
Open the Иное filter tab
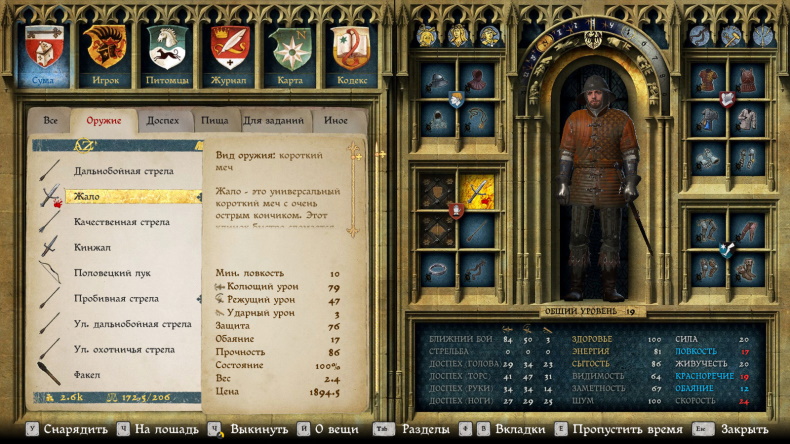tap(336, 121)
